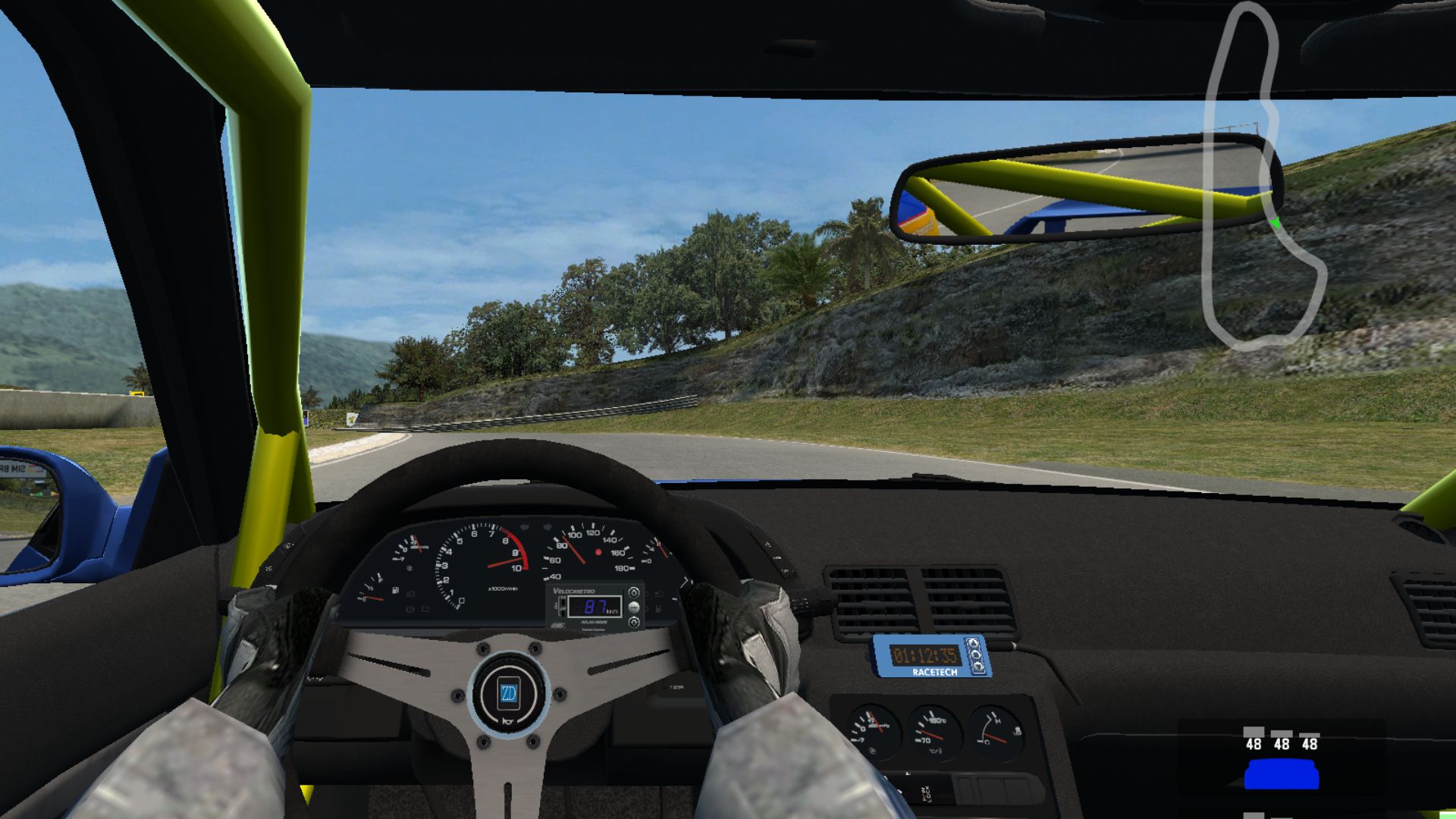
Task: Select the green car marker on the track map
Action: pyautogui.click(x=1276, y=223)
